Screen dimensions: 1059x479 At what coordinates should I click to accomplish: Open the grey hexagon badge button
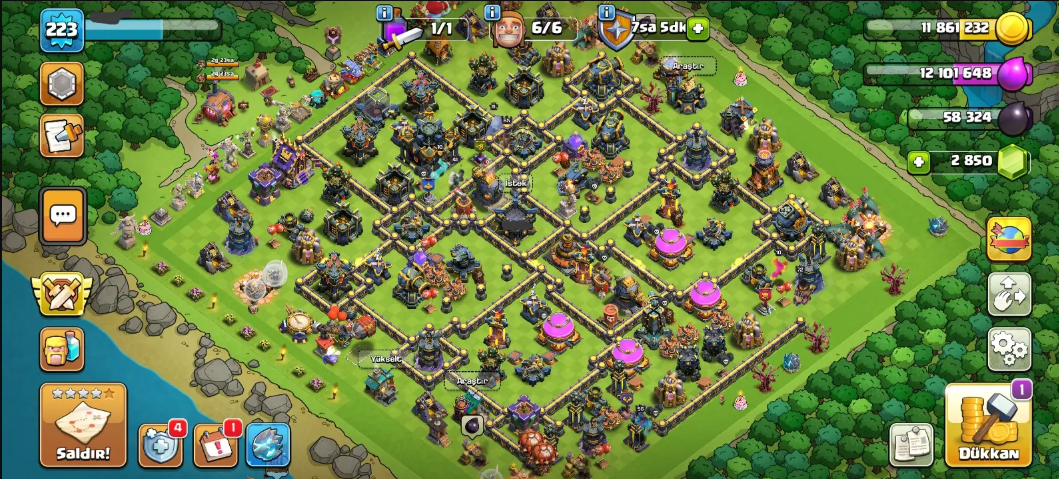62,84
